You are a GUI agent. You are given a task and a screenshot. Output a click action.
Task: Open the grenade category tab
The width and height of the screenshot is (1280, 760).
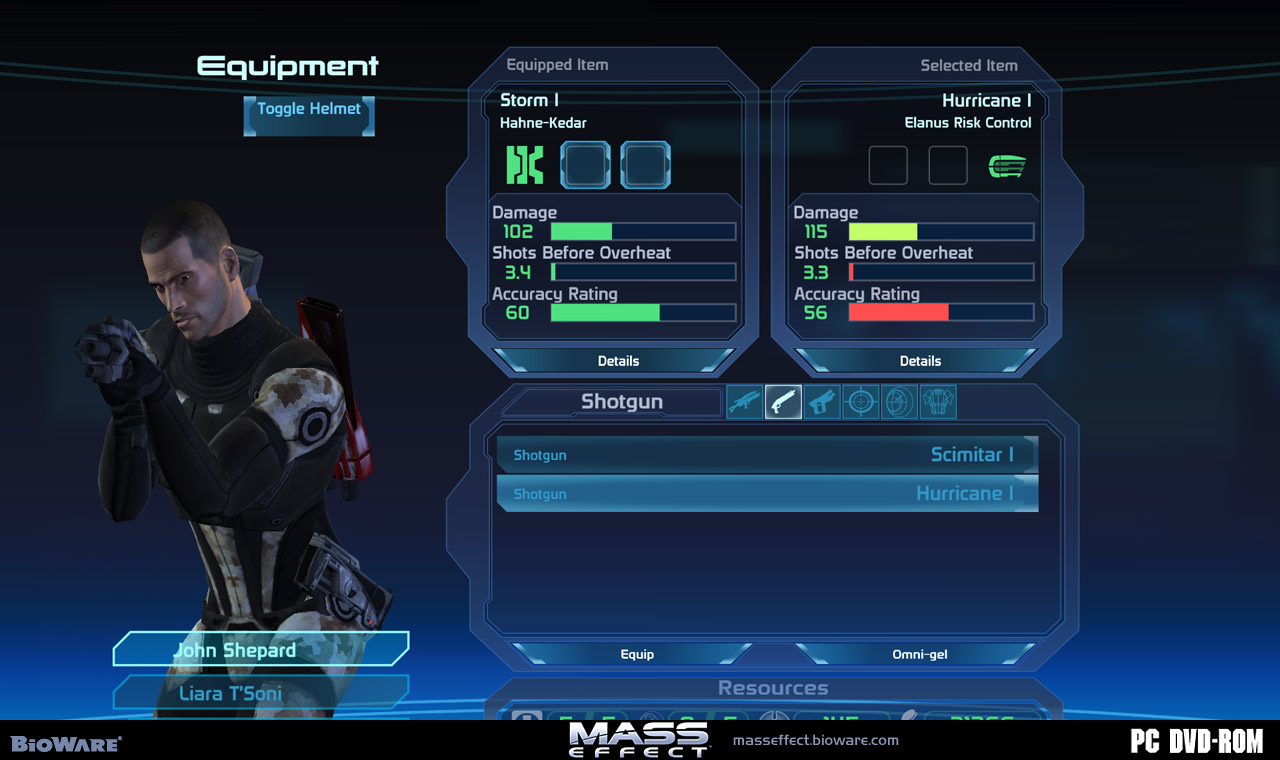[899, 402]
